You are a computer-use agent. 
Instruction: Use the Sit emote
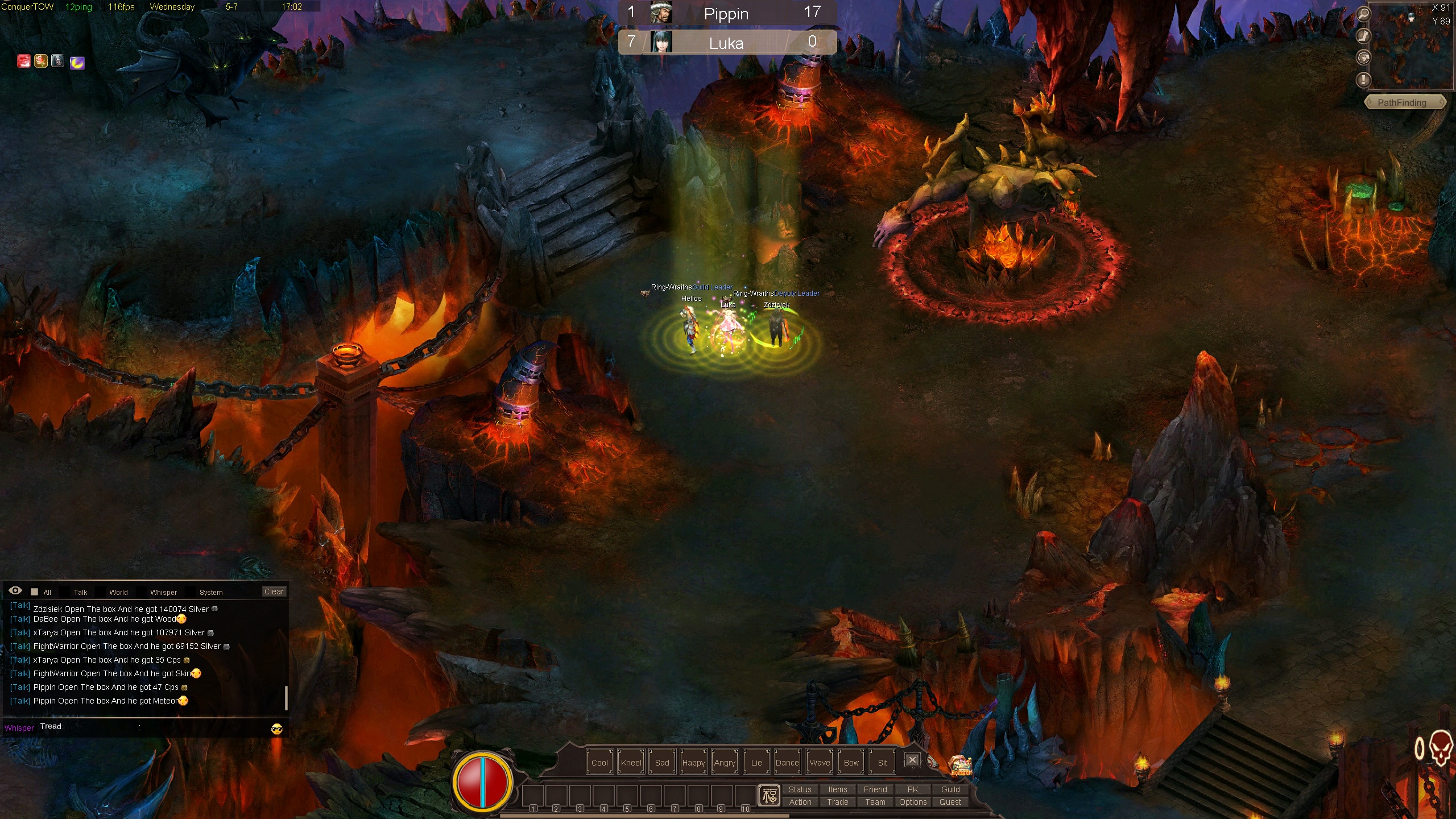pyautogui.click(x=882, y=763)
